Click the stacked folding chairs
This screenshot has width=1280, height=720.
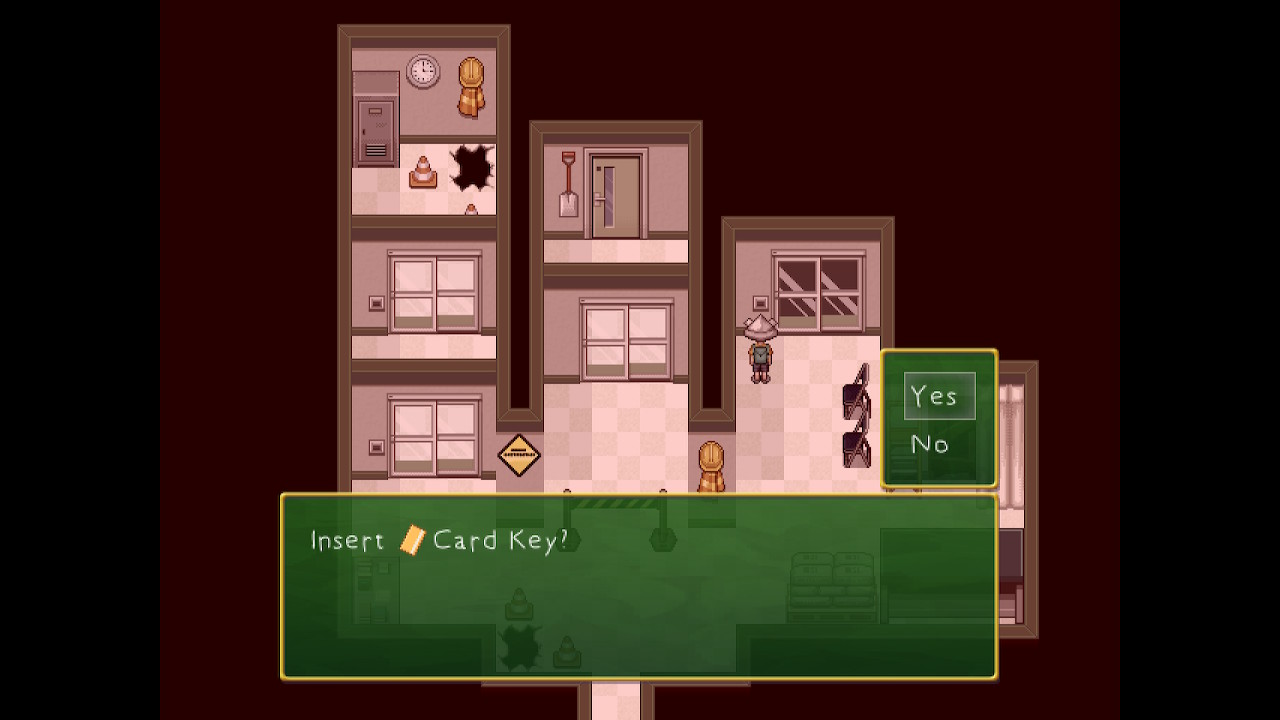pos(855,413)
